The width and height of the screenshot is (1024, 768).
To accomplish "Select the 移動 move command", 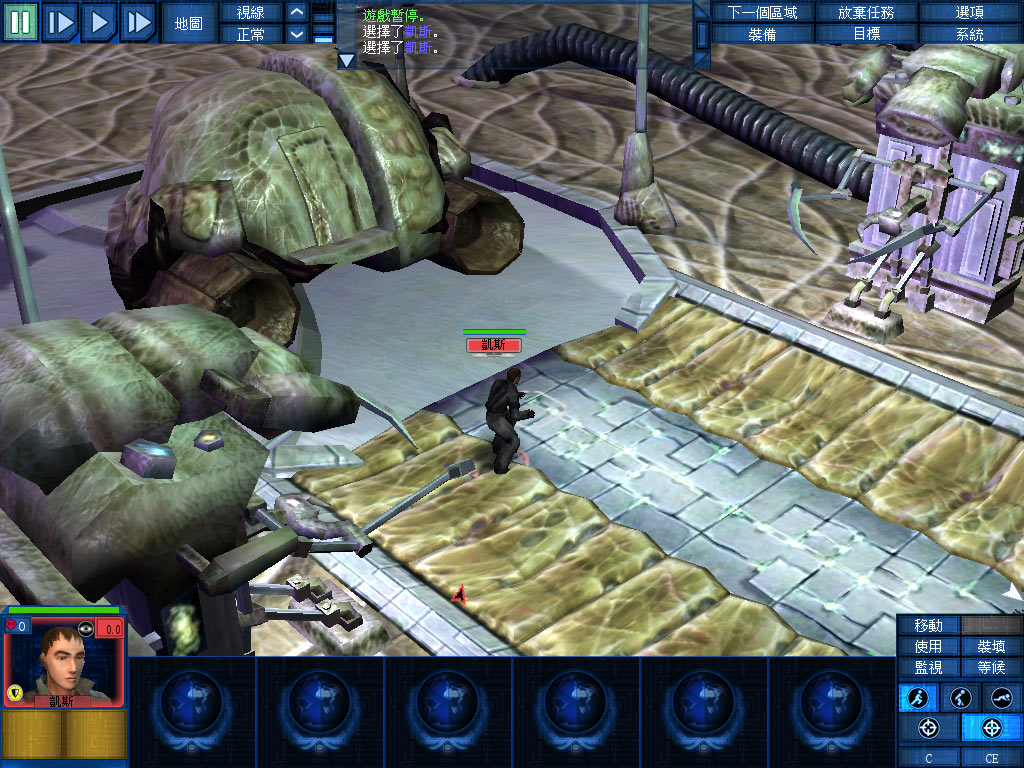I will point(928,625).
